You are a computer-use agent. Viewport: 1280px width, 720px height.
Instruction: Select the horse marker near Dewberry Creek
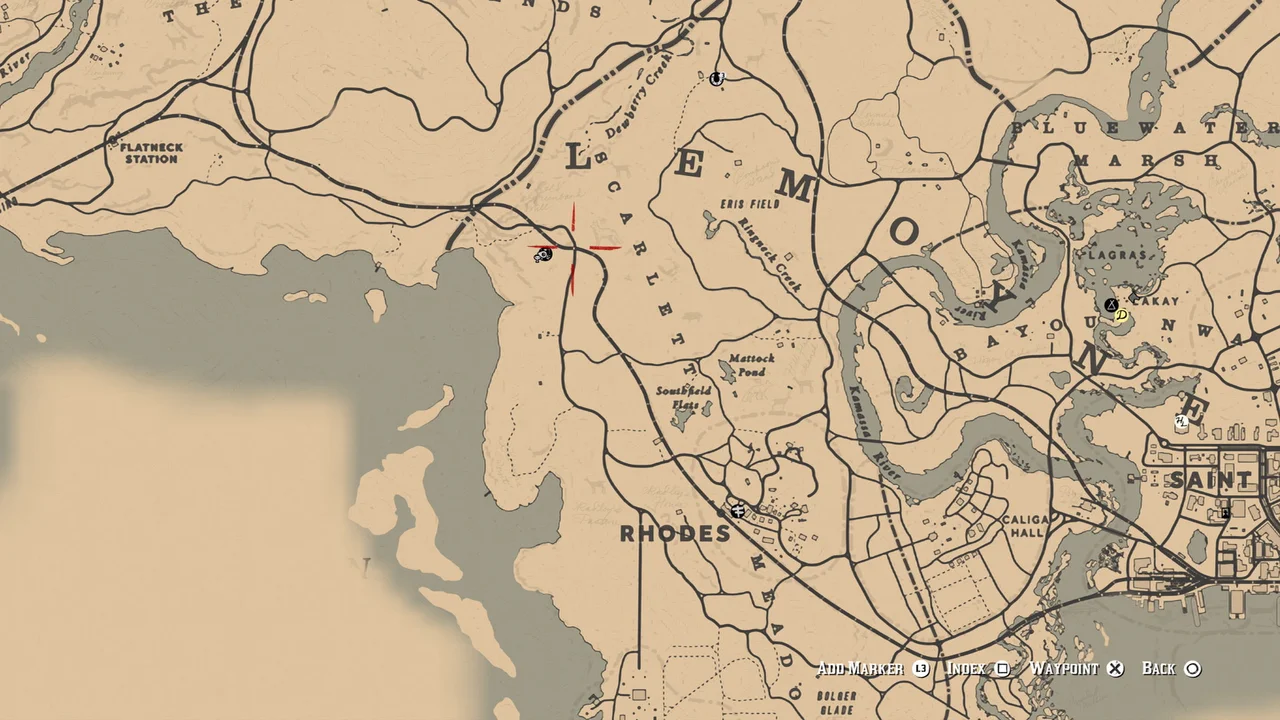tap(716, 80)
